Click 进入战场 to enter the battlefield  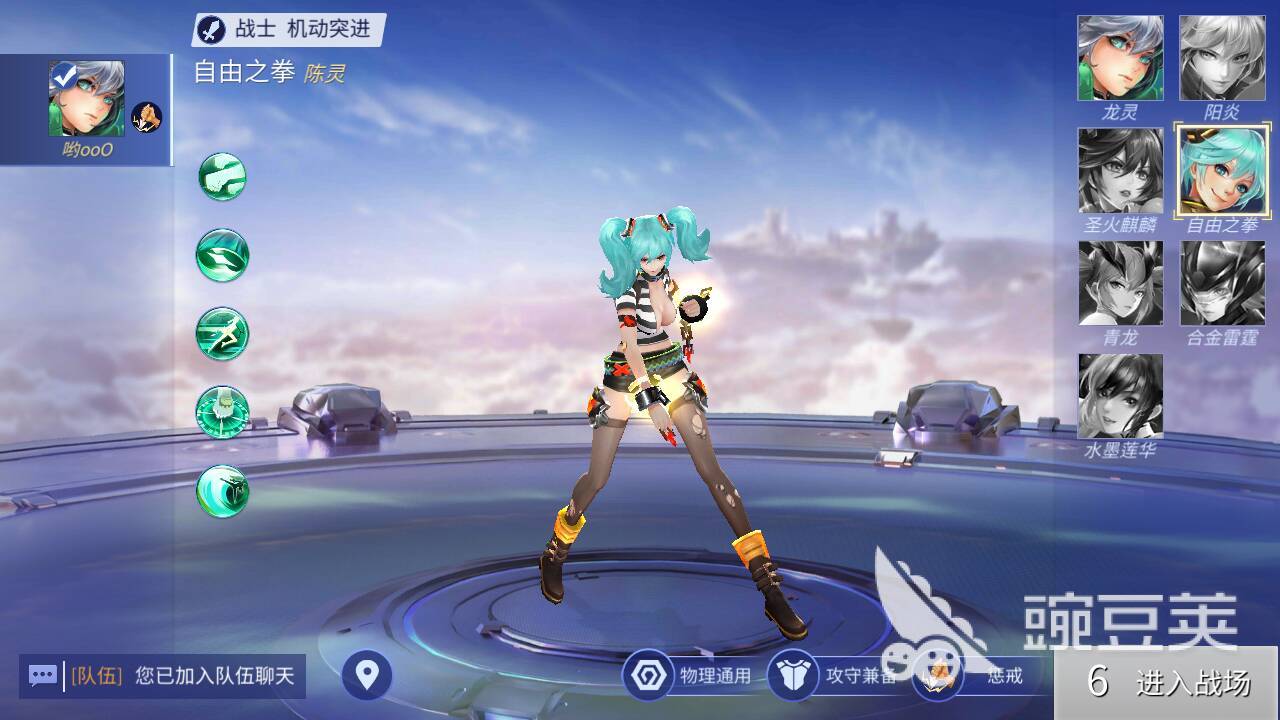(1167, 683)
